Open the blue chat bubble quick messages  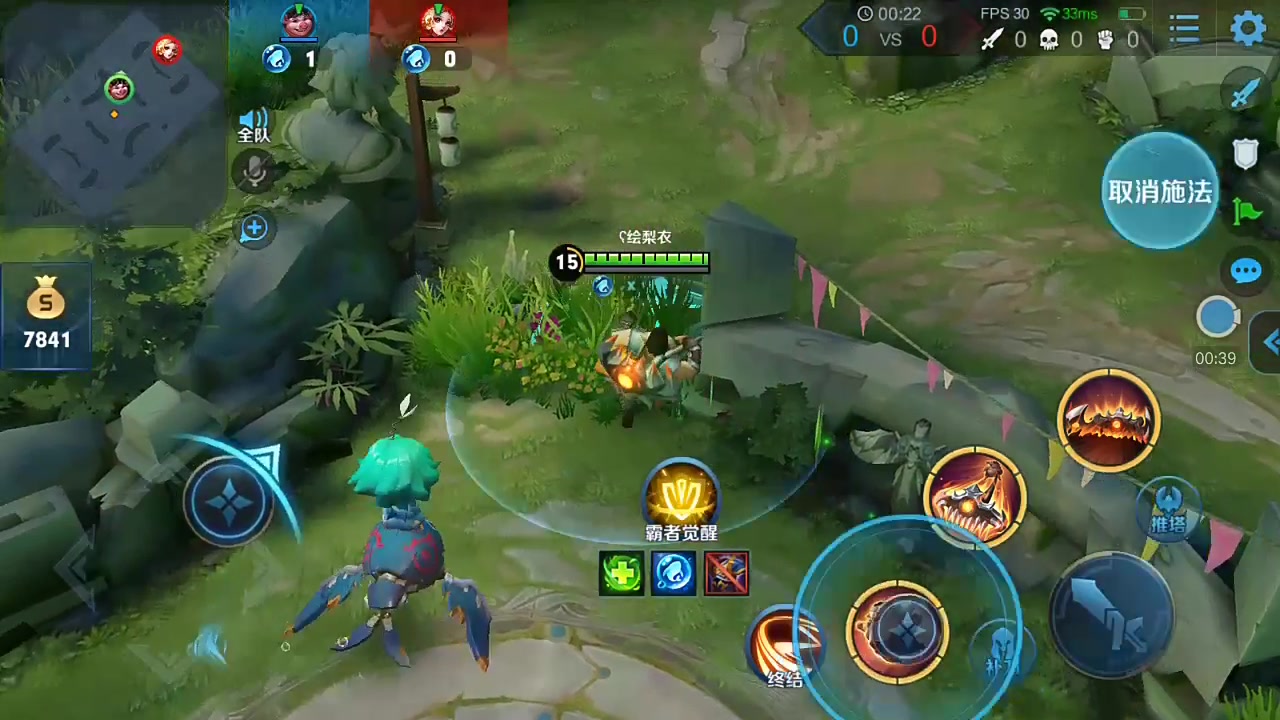(1246, 271)
